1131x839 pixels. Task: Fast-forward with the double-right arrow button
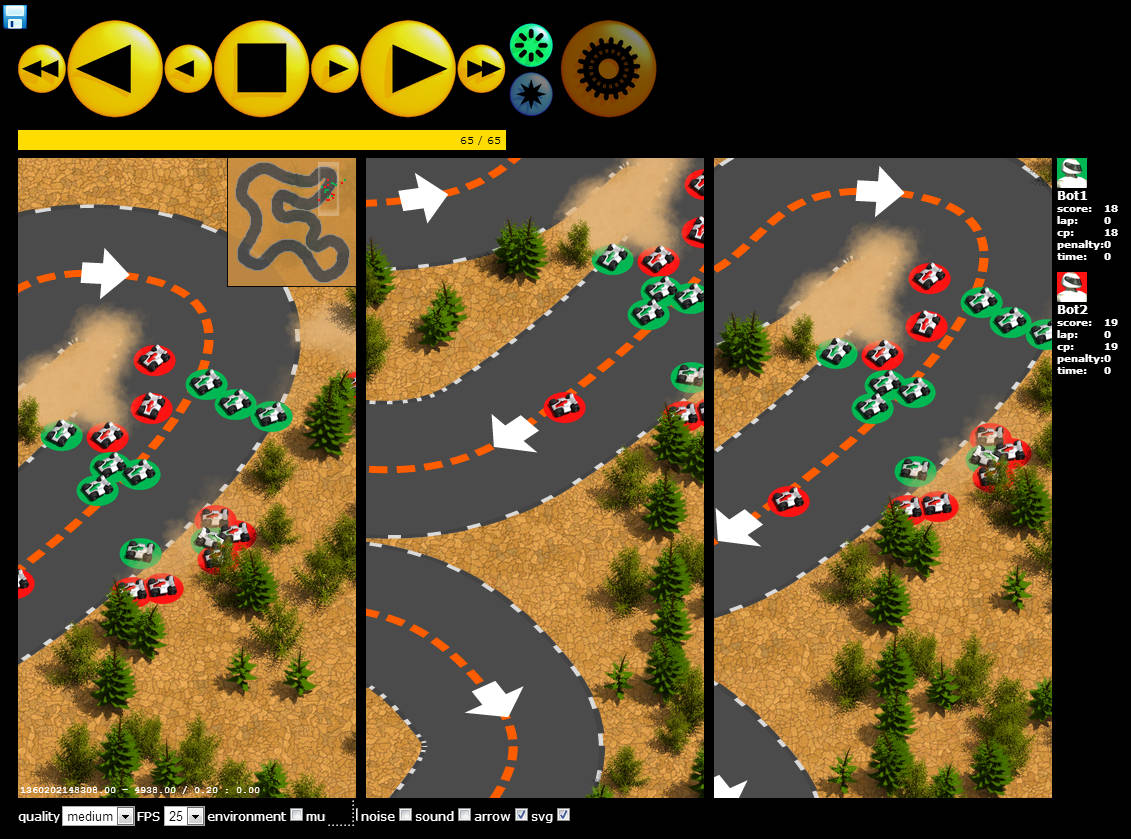481,69
